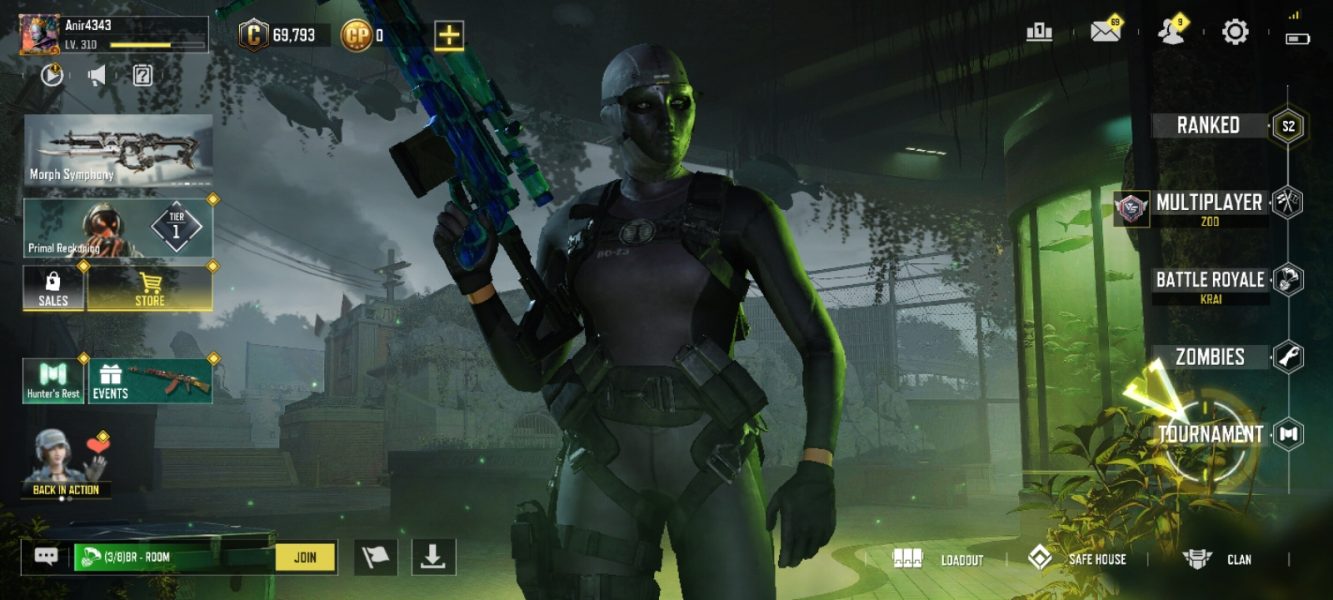Select Multiplayer mode
This screenshot has width=1333, height=600.
1209,203
